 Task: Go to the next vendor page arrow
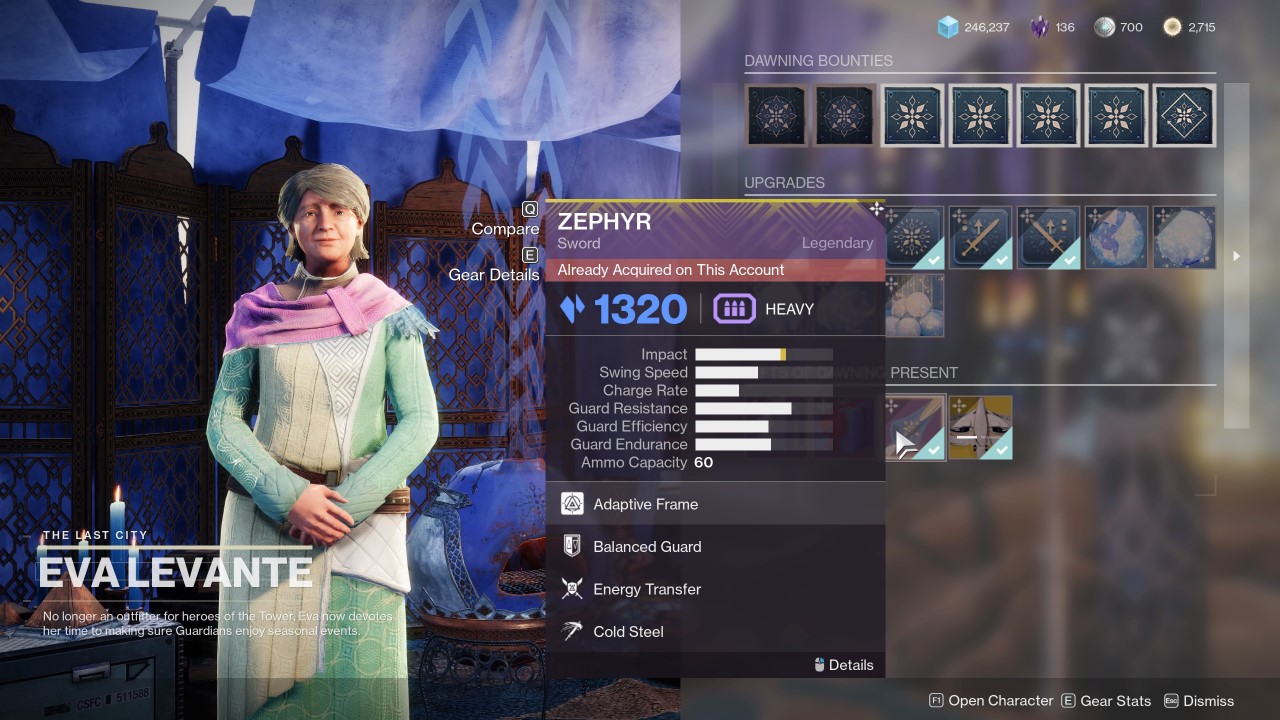[x=1236, y=256]
